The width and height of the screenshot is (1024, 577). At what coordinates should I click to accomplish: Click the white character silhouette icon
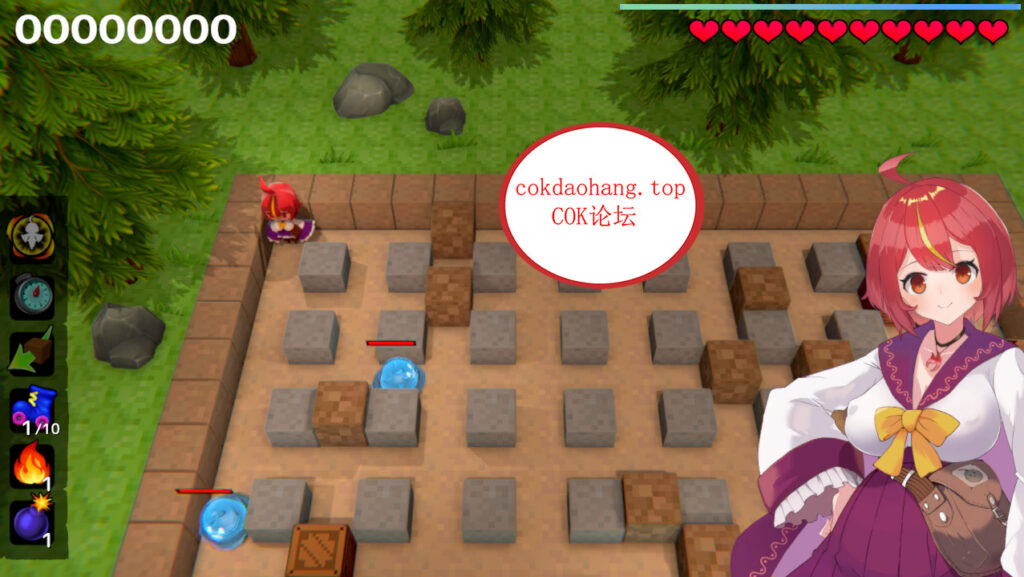point(32,237)
